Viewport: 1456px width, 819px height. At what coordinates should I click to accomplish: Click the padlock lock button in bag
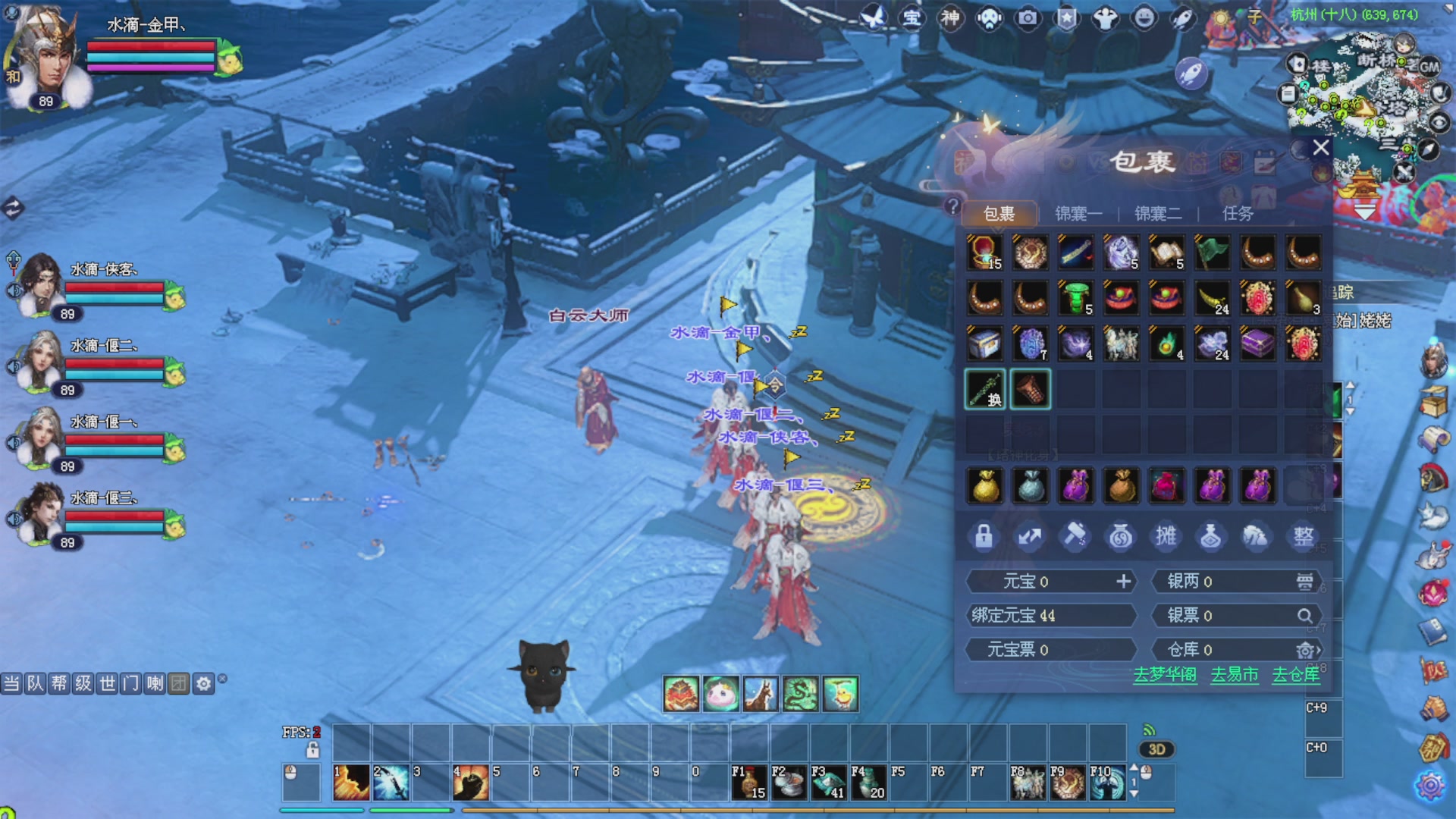pyautogui.click(x=984, y=536)
